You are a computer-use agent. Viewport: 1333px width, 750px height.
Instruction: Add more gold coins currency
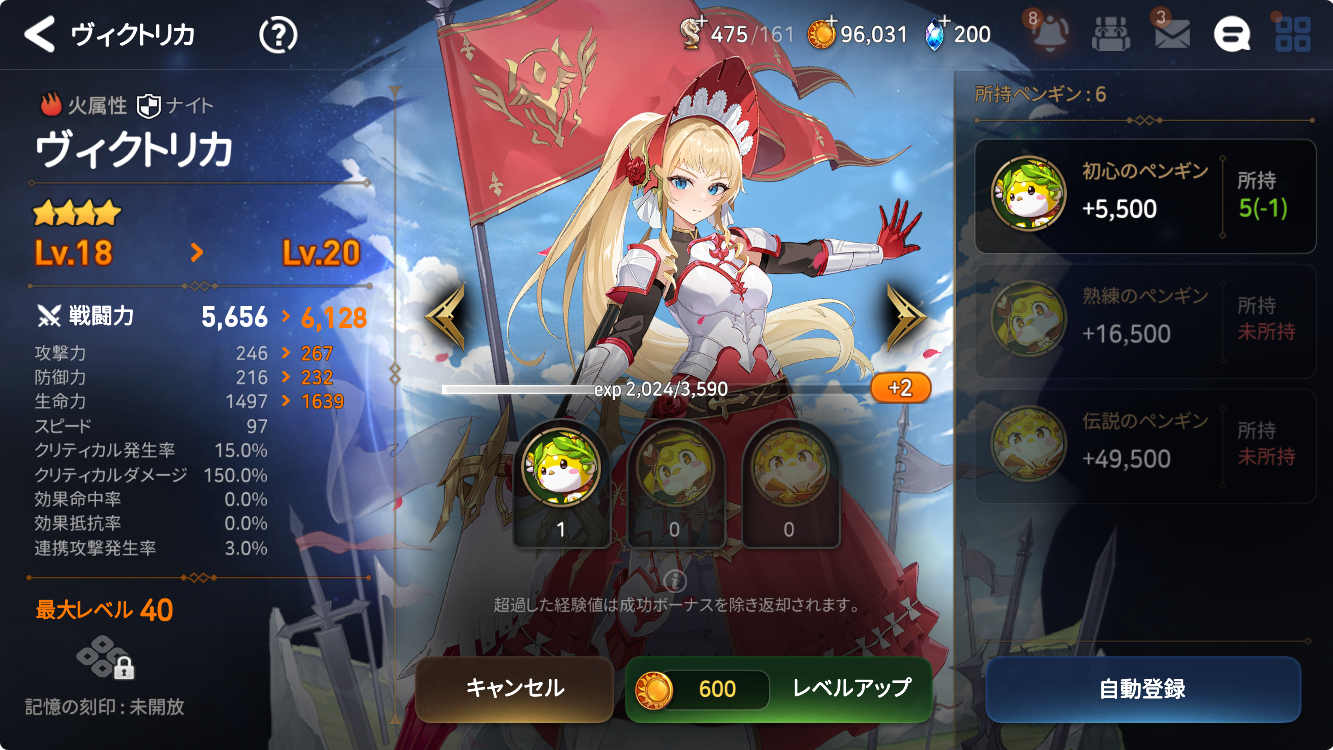(x=822, y=34)
